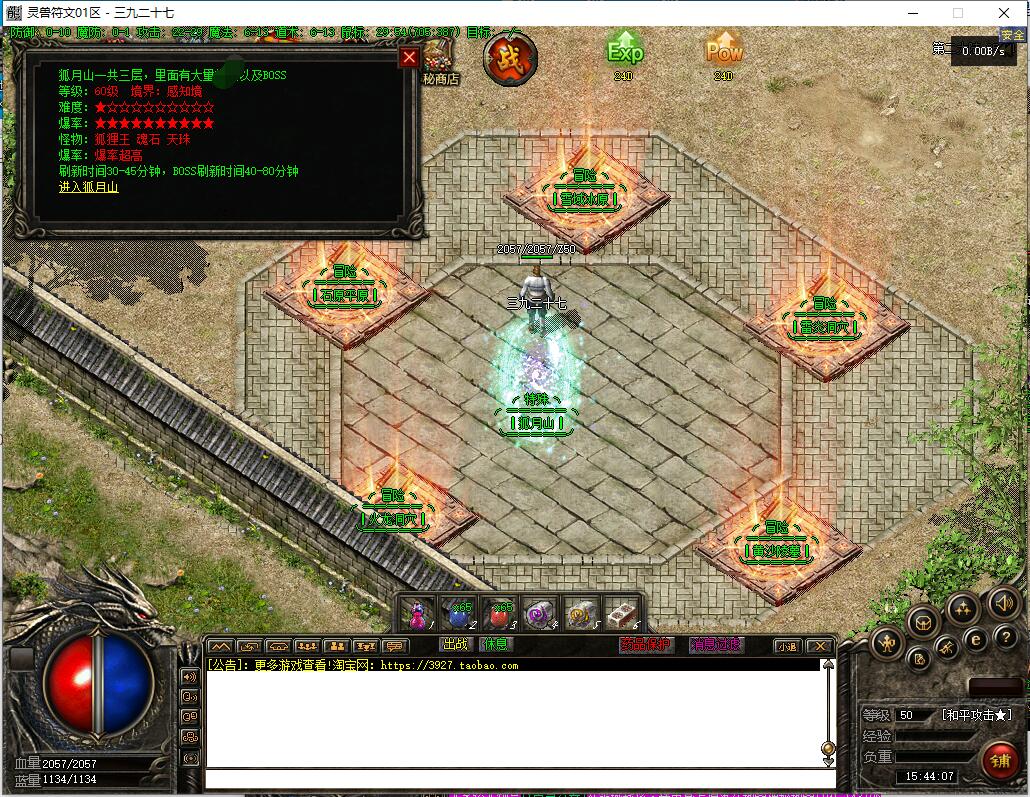This screenshot has height=797, width=1030.
Task: Click the 休息 rest button
Action: click(495, 645)
